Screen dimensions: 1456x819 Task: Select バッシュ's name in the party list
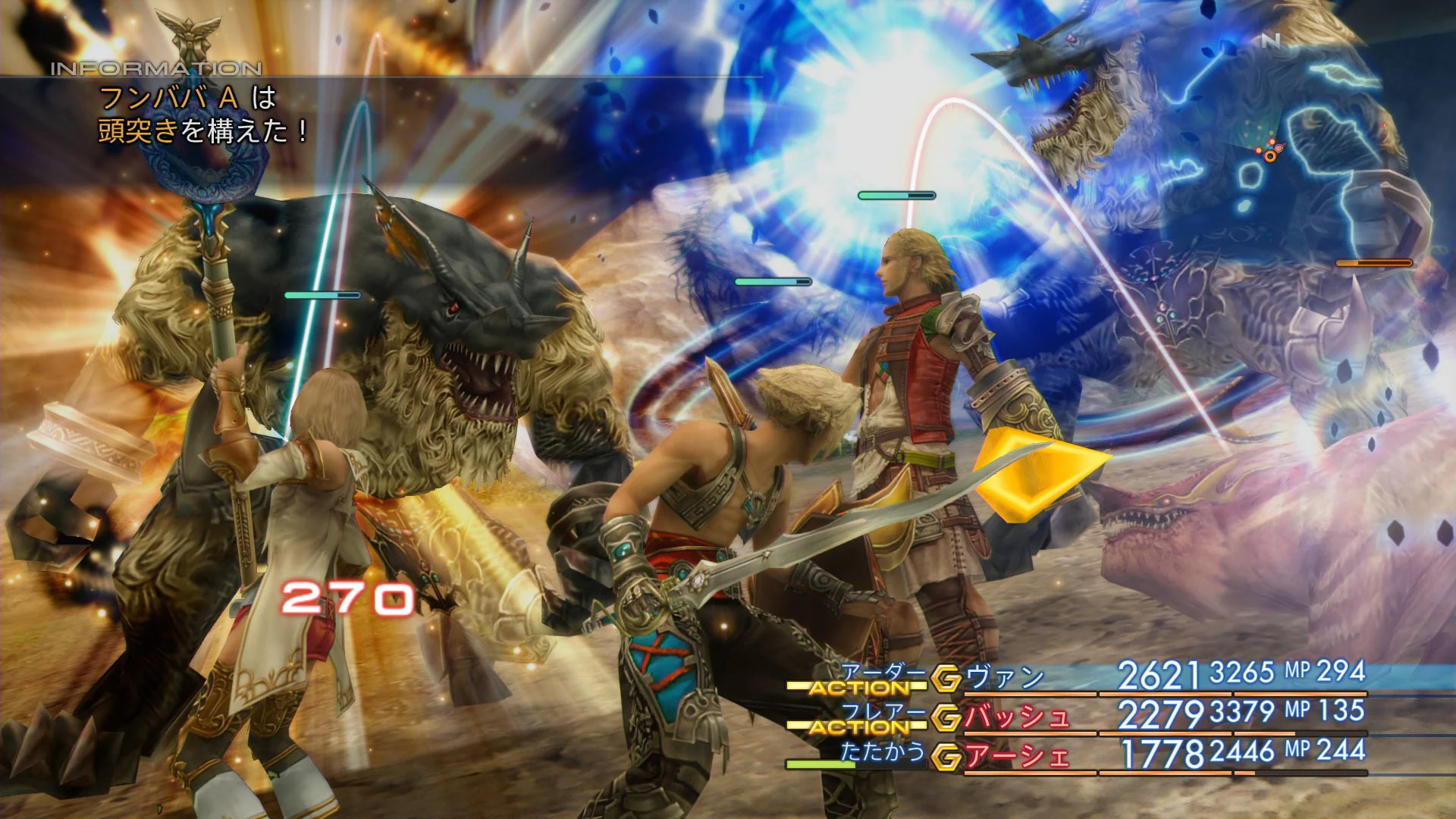[x=1016, y=717]
